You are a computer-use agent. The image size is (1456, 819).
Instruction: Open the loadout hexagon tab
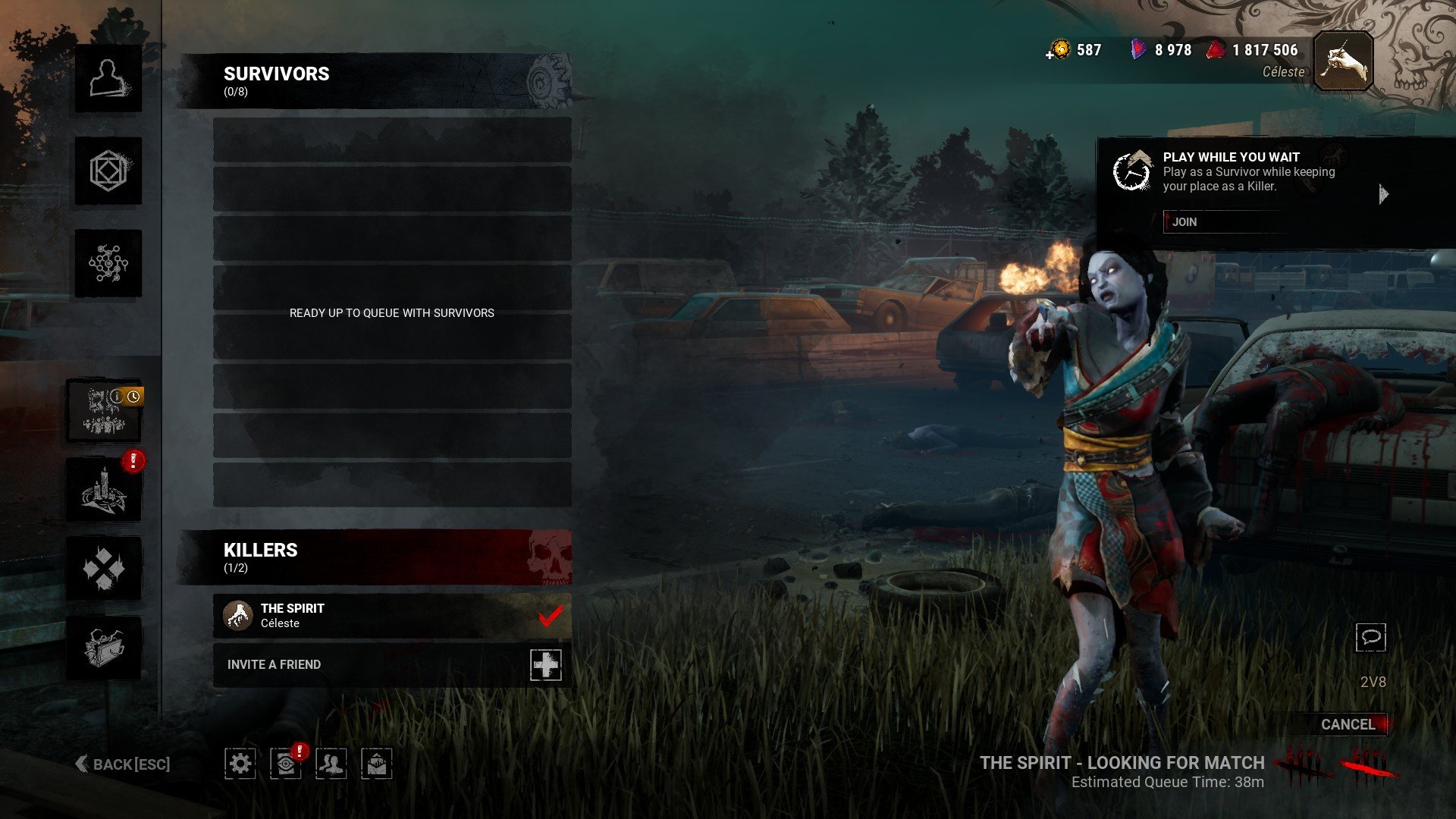(108, 171)
